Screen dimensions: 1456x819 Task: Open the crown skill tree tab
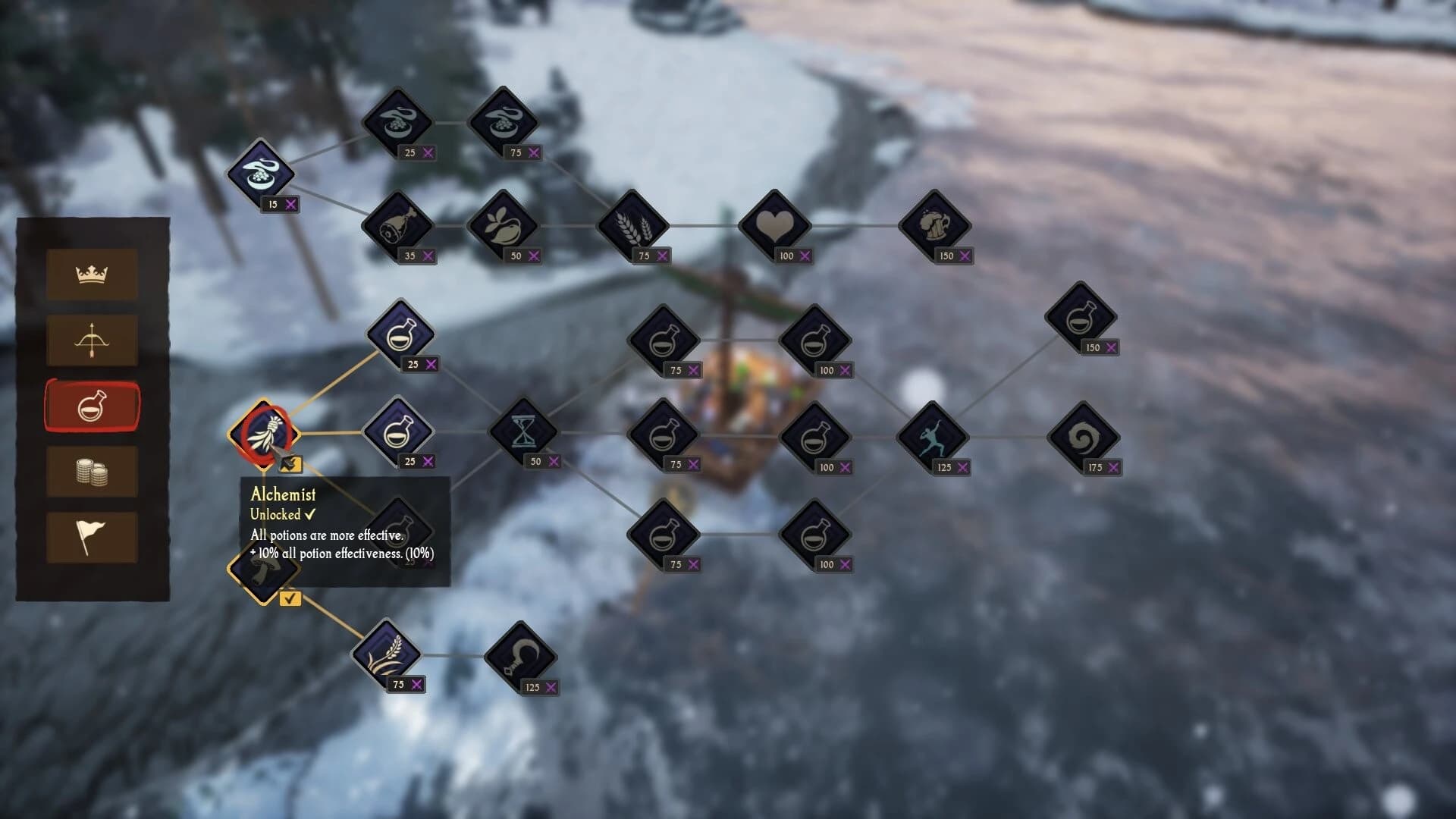click(x=91, y=275)
